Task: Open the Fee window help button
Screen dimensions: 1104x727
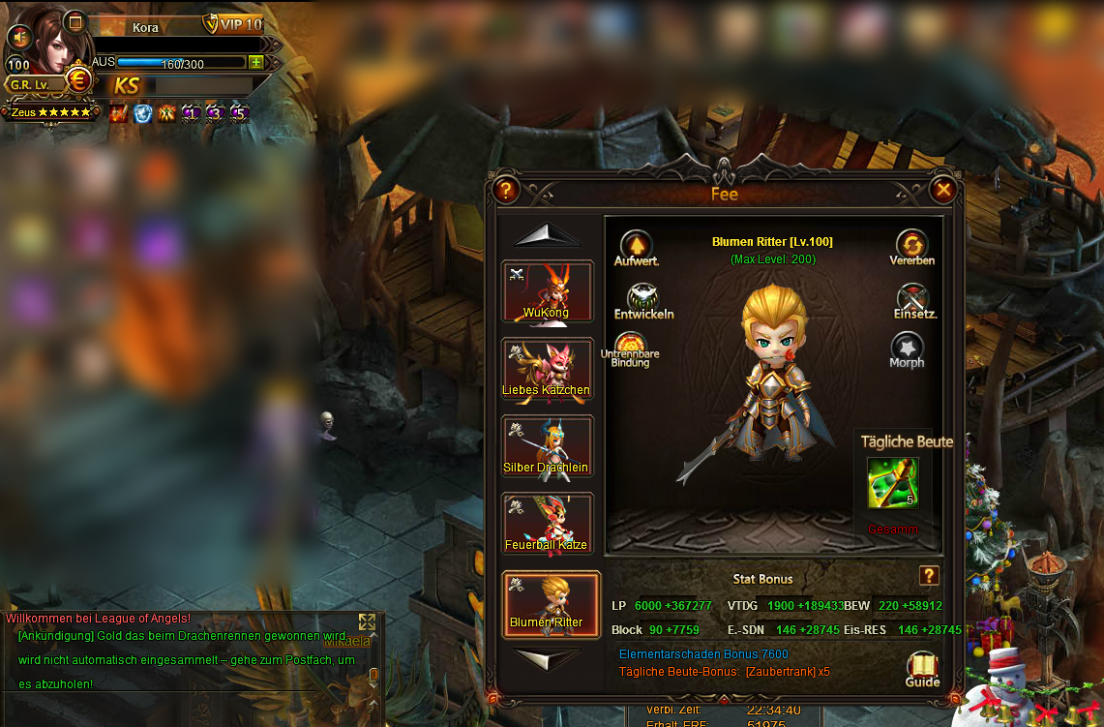Action: (506, 189)
